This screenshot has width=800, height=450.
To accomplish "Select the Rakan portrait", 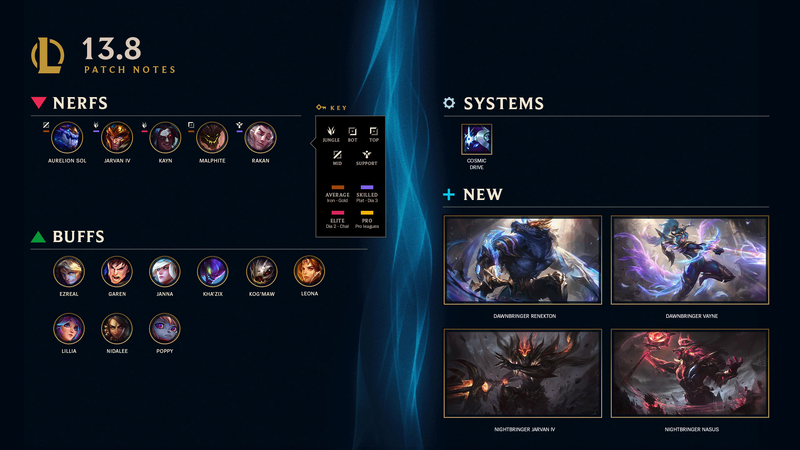I will (260, 138).
